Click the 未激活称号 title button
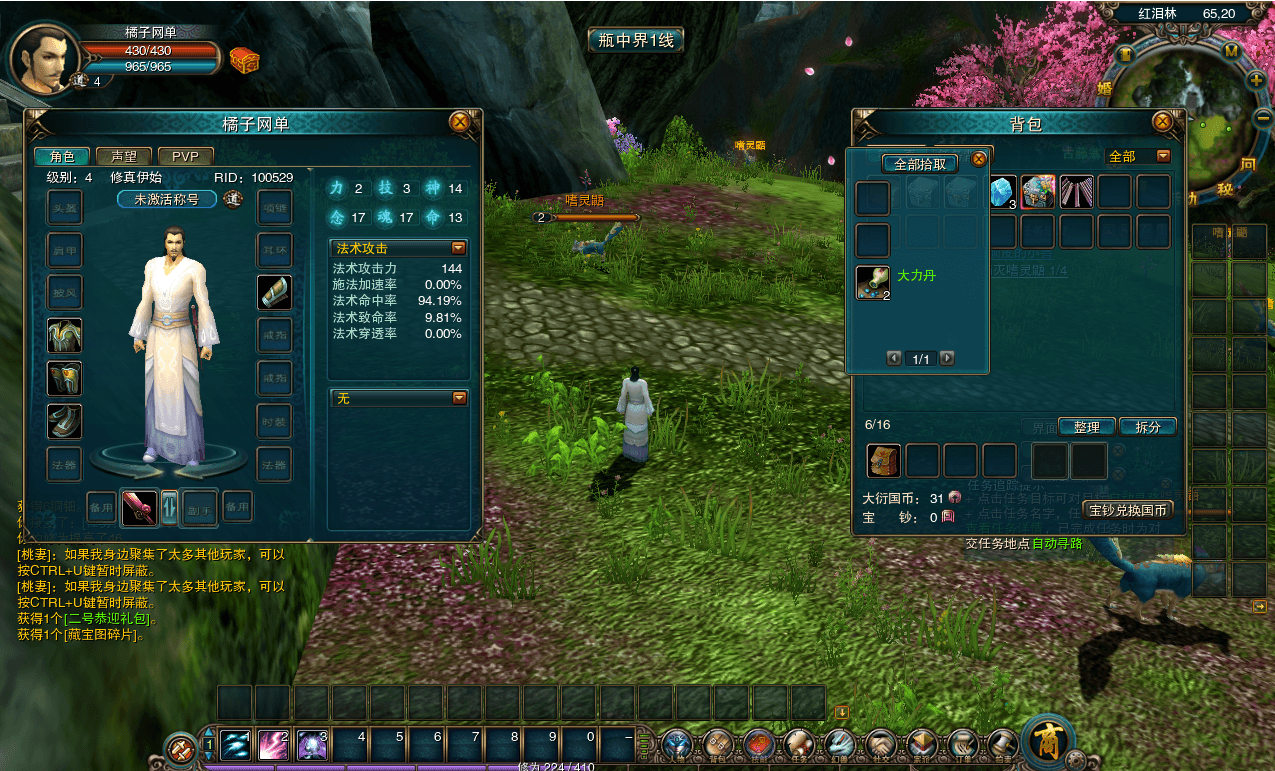The height and width of the screenshot is (771, 1275). 166,199
